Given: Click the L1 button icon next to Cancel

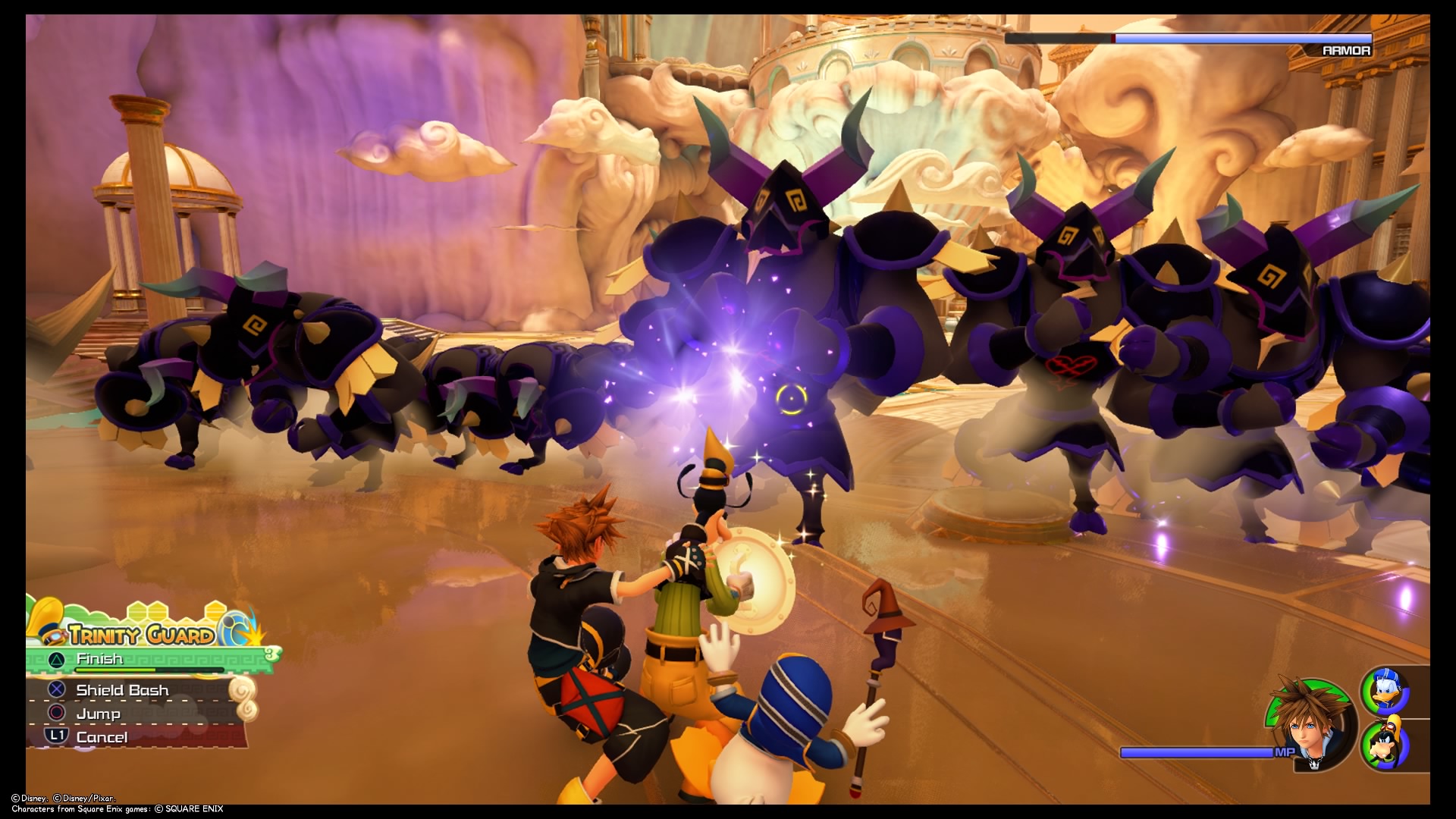Looking at the screenshot, I should (x=58, y=736).
